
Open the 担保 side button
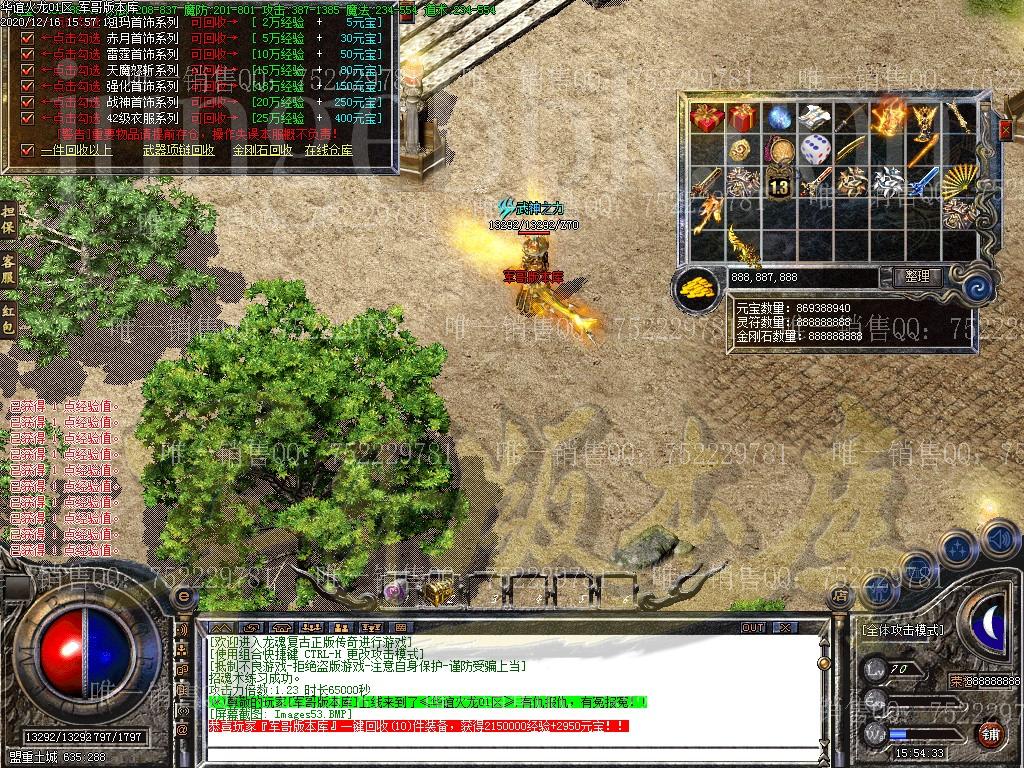(x=8, y=220)
